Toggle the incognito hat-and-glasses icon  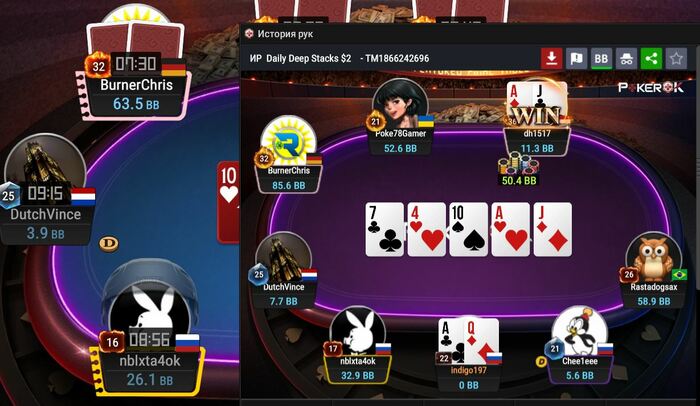(626, 59)
